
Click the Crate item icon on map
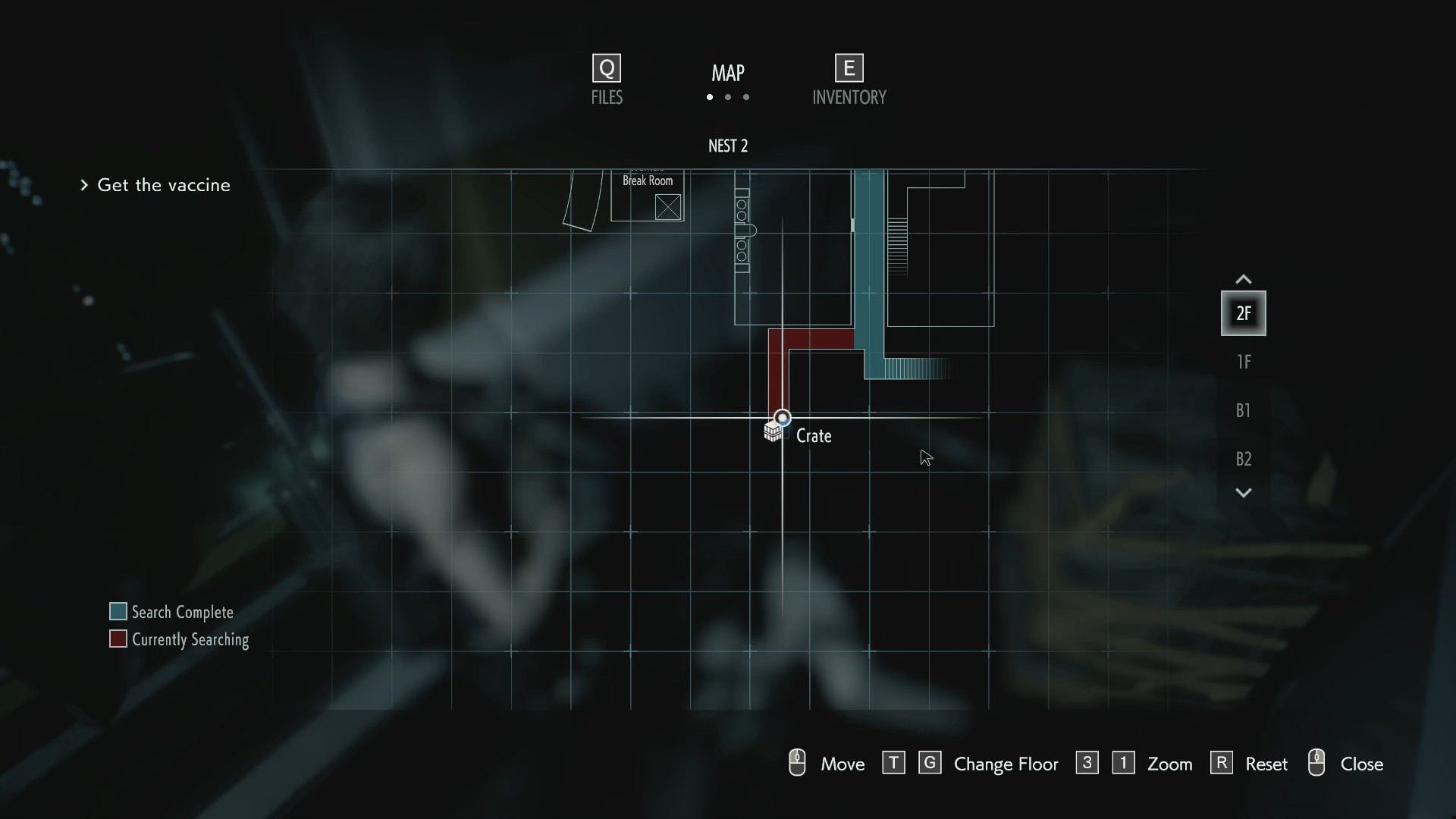coord(774,431)
